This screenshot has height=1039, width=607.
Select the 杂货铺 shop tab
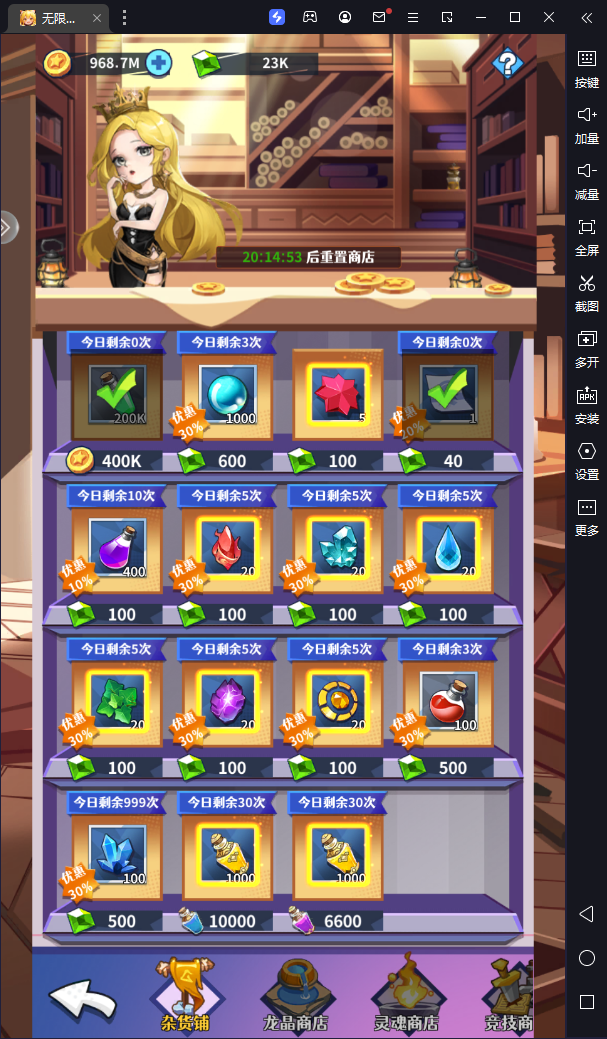coord(188,996)
